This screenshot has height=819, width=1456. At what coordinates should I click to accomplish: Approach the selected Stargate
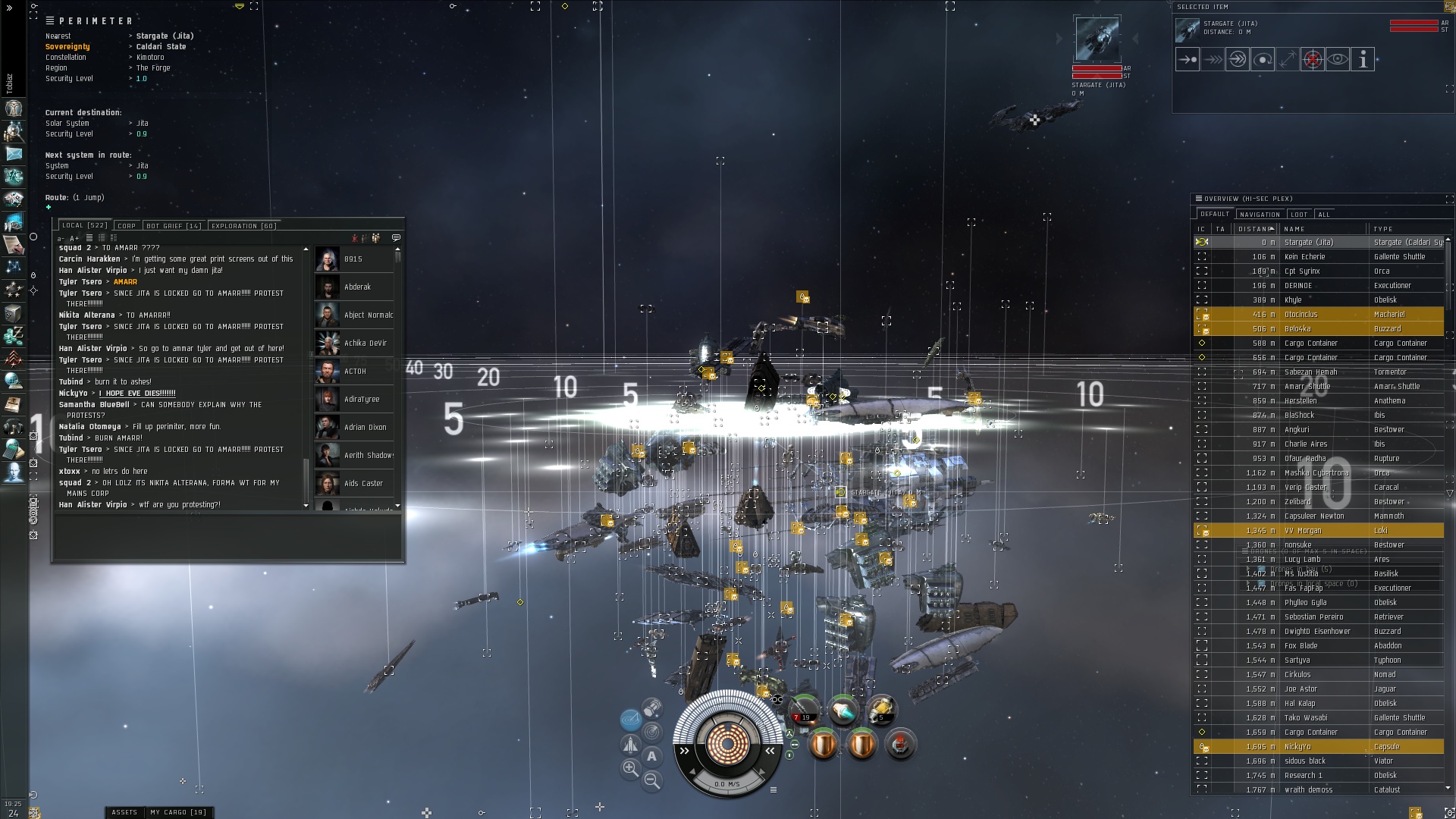[x=1187, y=59]
